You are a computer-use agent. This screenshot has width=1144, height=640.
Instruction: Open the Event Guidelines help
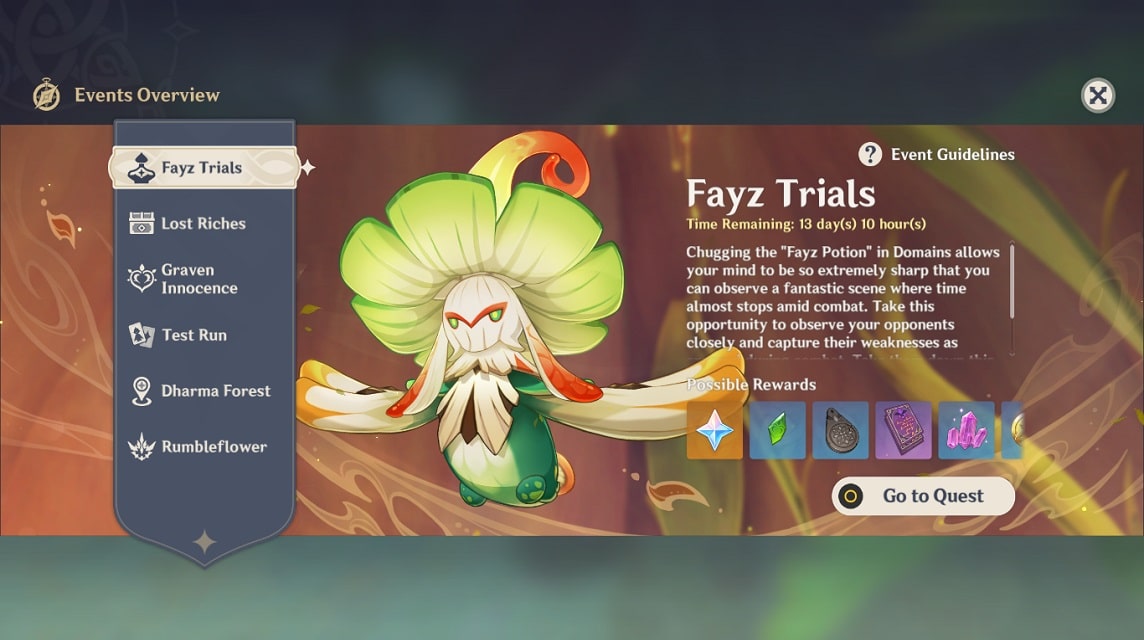coord(937,154)
